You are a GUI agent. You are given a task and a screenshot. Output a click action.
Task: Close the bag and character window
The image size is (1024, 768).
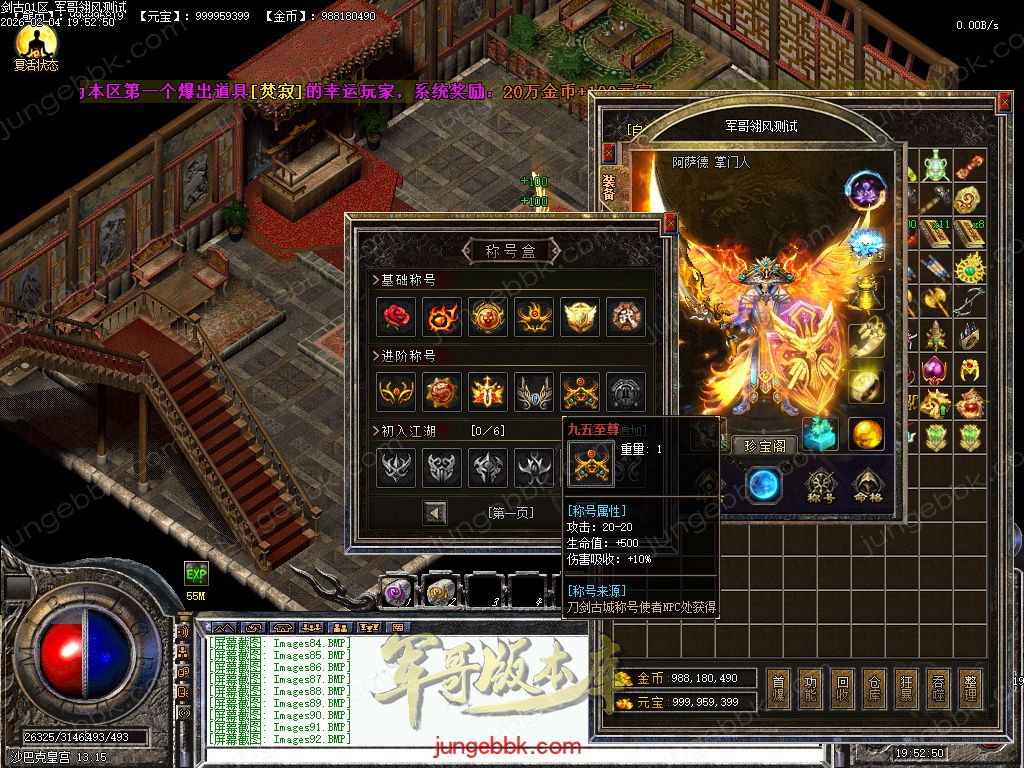click(1005, 102)
